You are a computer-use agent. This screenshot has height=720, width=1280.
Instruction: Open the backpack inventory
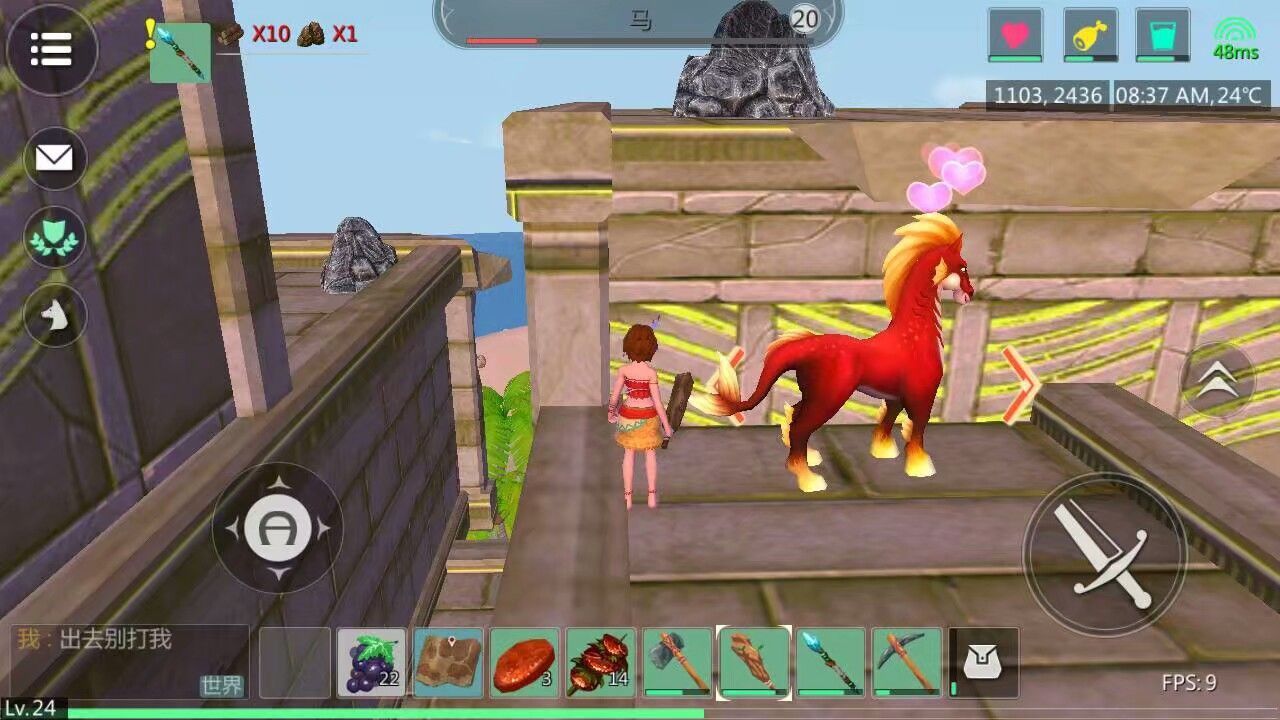tap(984, 662)
